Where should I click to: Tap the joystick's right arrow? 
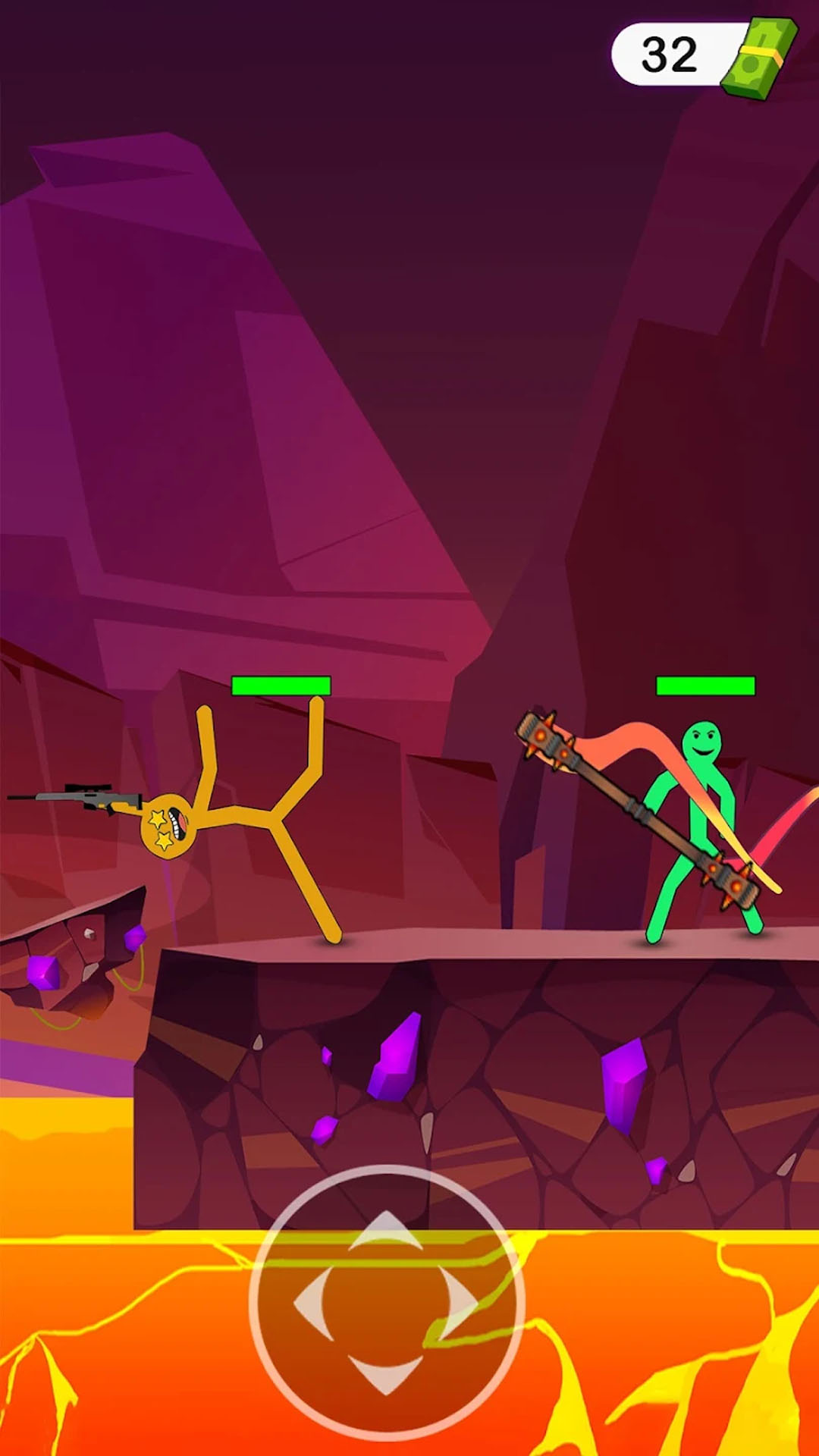458,1301
